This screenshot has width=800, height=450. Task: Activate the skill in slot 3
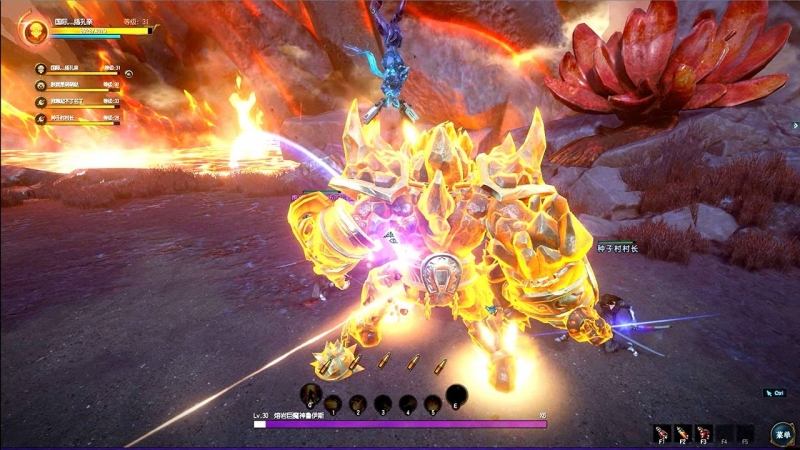(382, 403)
